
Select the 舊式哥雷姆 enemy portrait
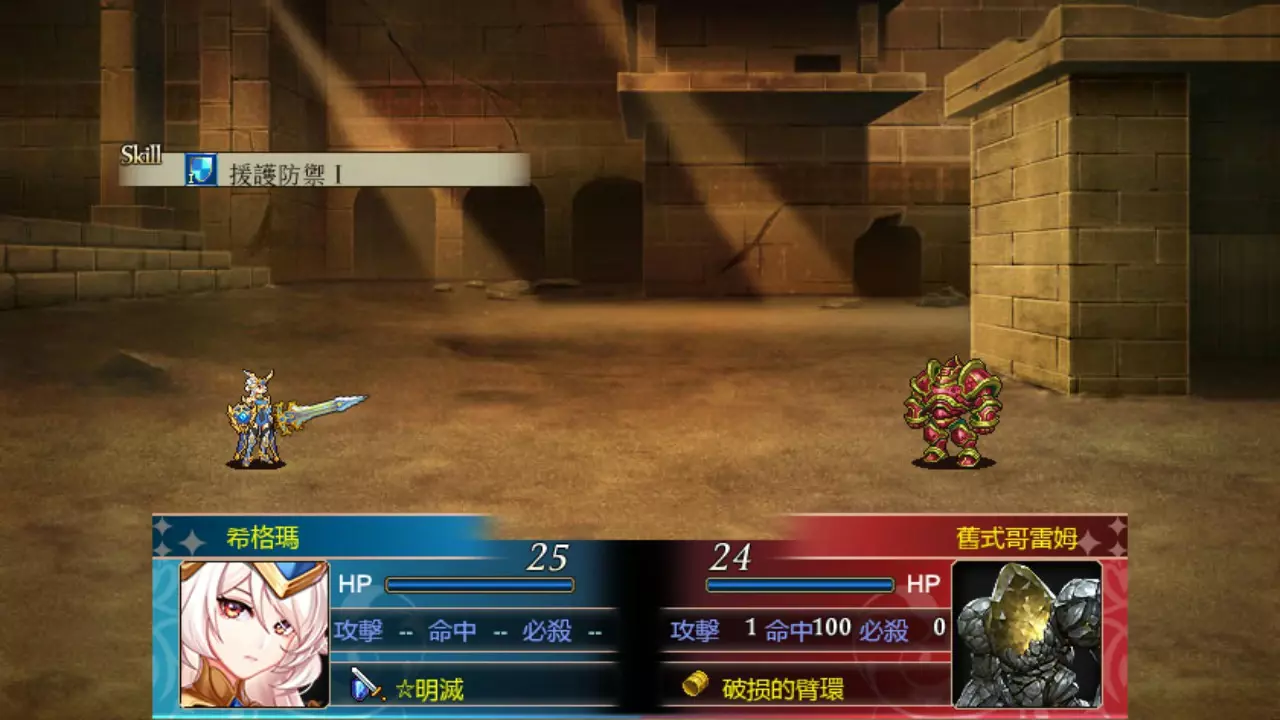point(1026,633)
